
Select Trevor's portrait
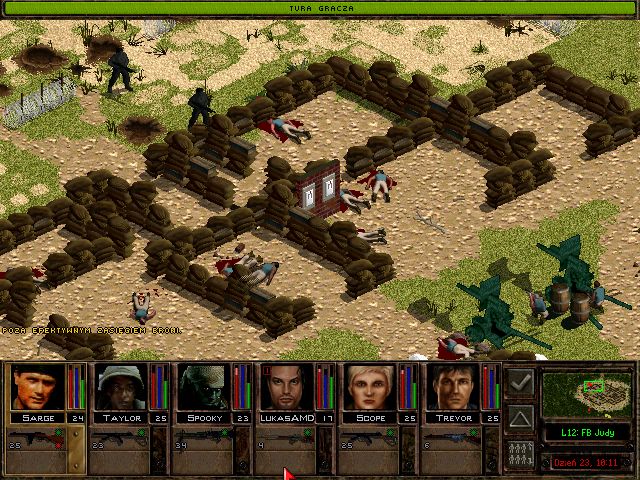454,387
